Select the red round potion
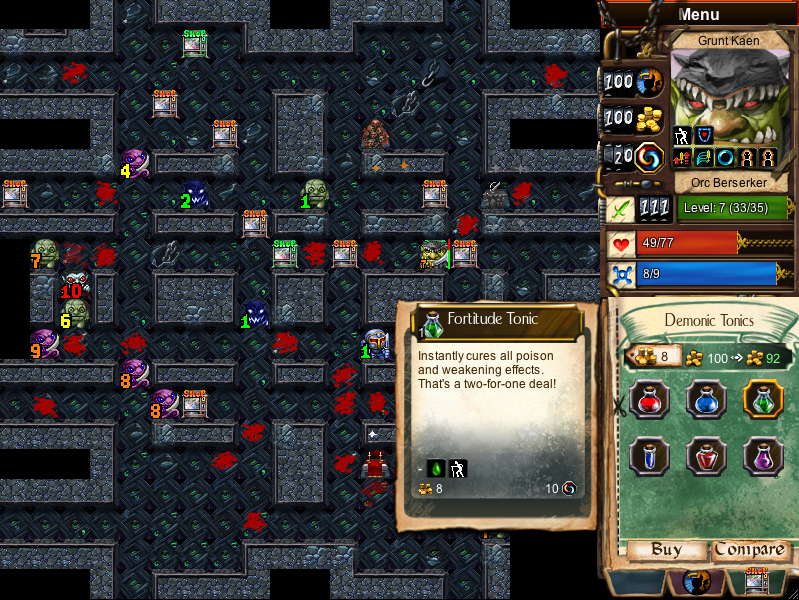This screenshot has height=600, width=799. pyautogui.click(x=647, y=399)
